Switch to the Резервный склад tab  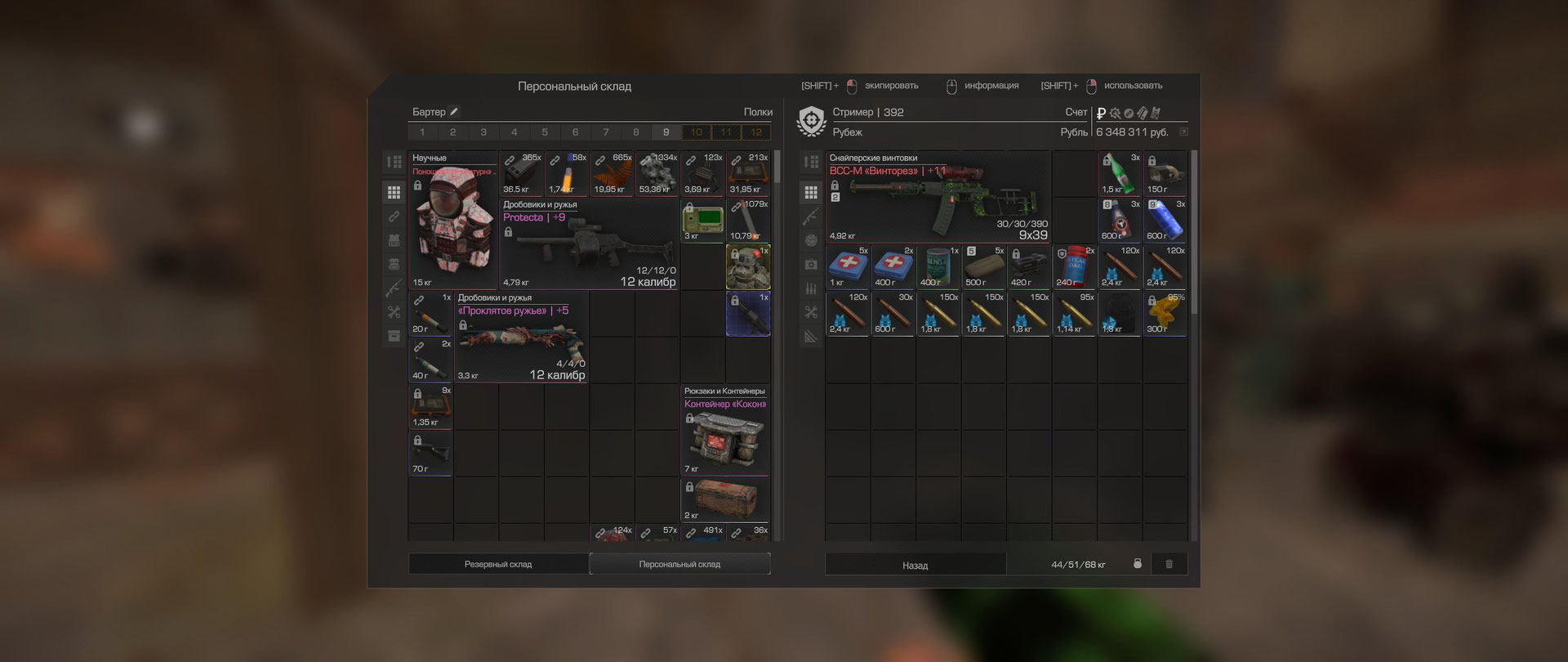[x=498, y=564]
